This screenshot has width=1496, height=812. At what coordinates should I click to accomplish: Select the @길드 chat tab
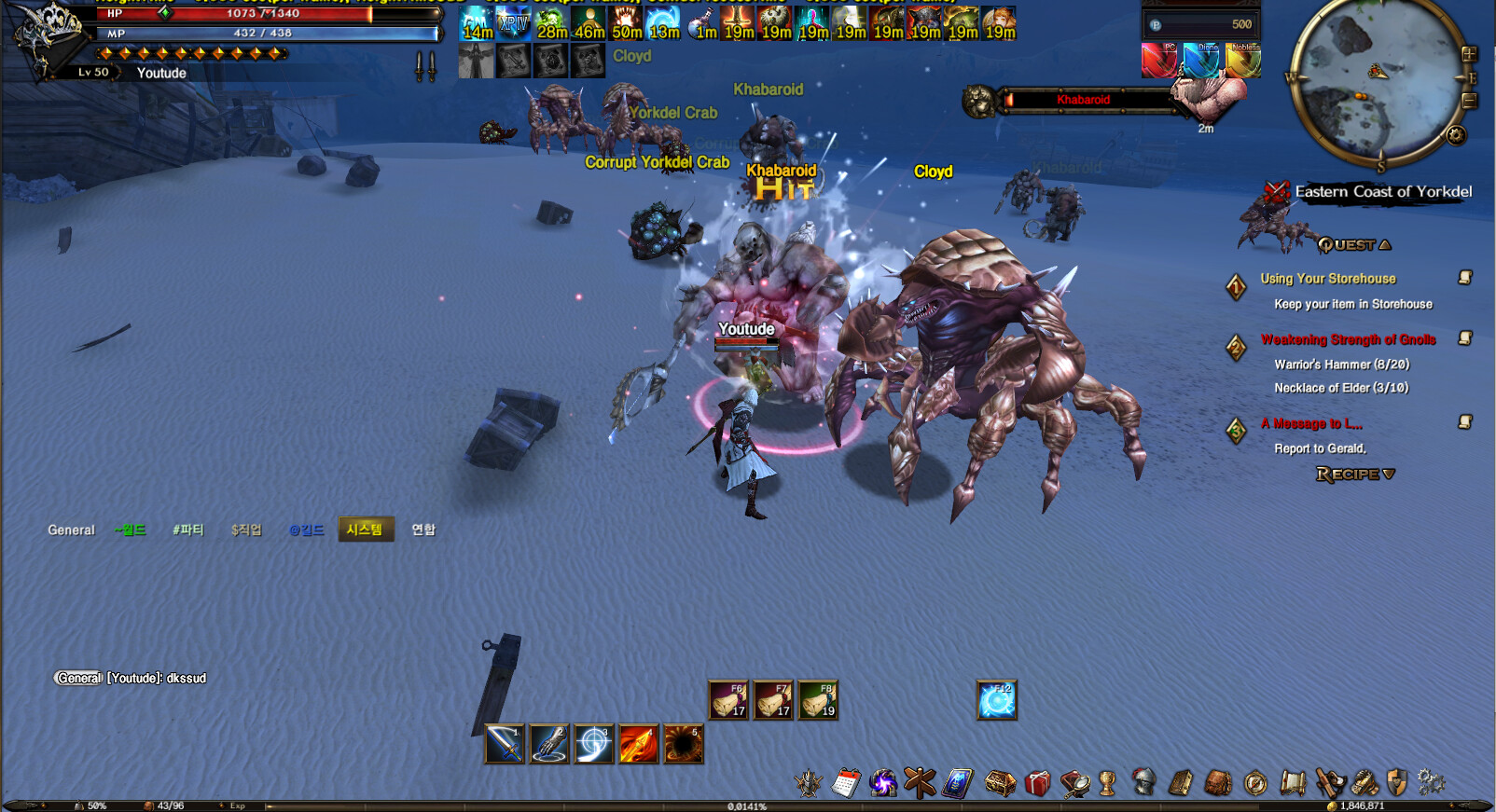(307, 530)
